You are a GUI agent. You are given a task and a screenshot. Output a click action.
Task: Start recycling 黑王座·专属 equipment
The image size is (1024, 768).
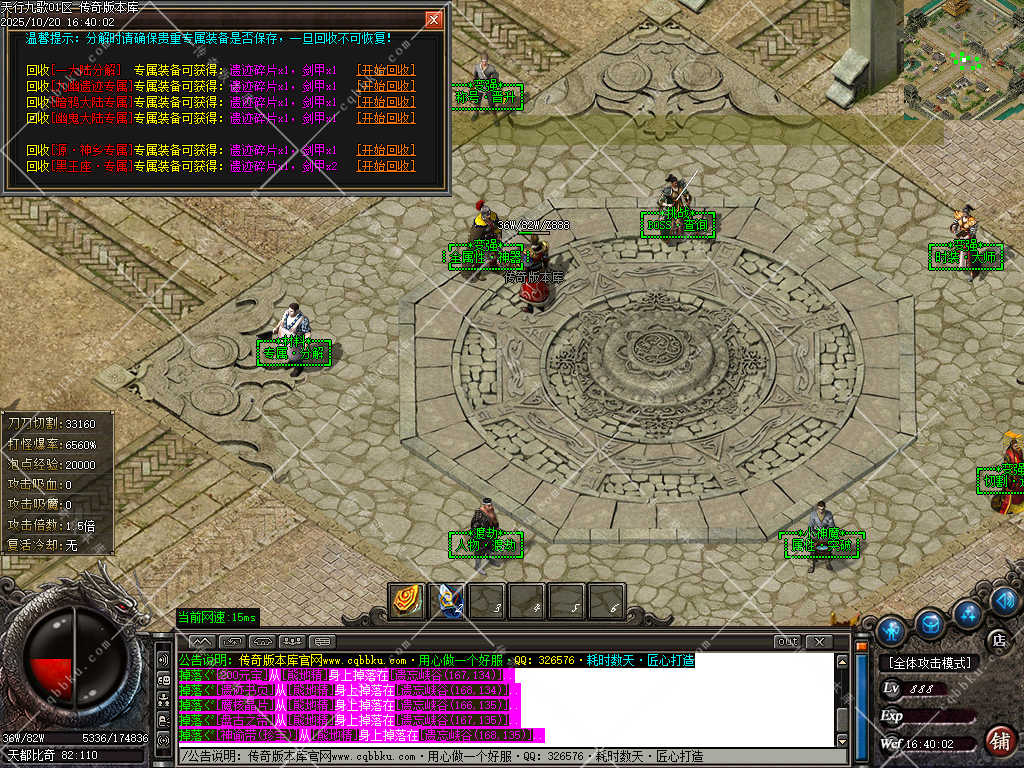(386, 166)
